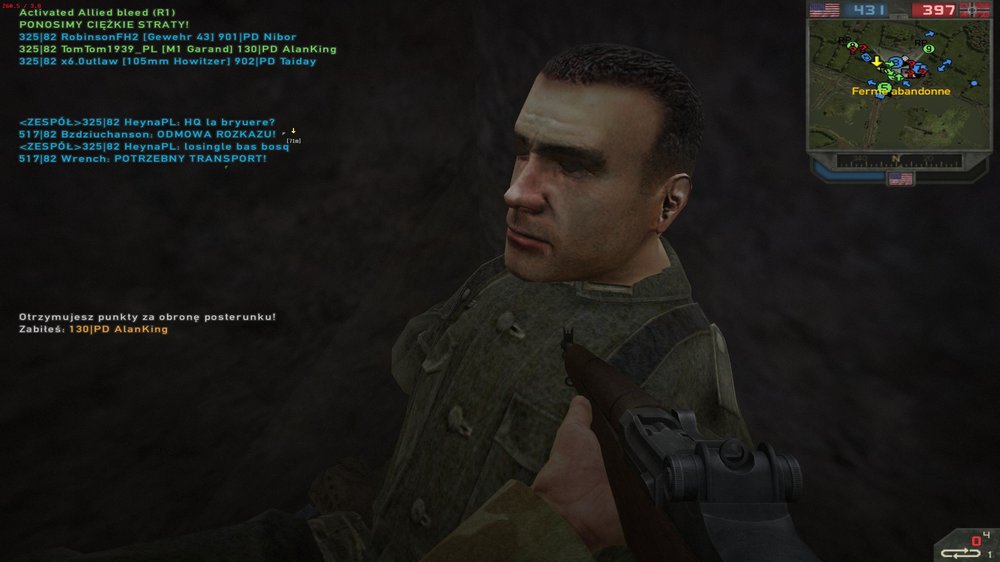Click the TomTom1939_PL M1 Garand kill entry

[177, 49]
